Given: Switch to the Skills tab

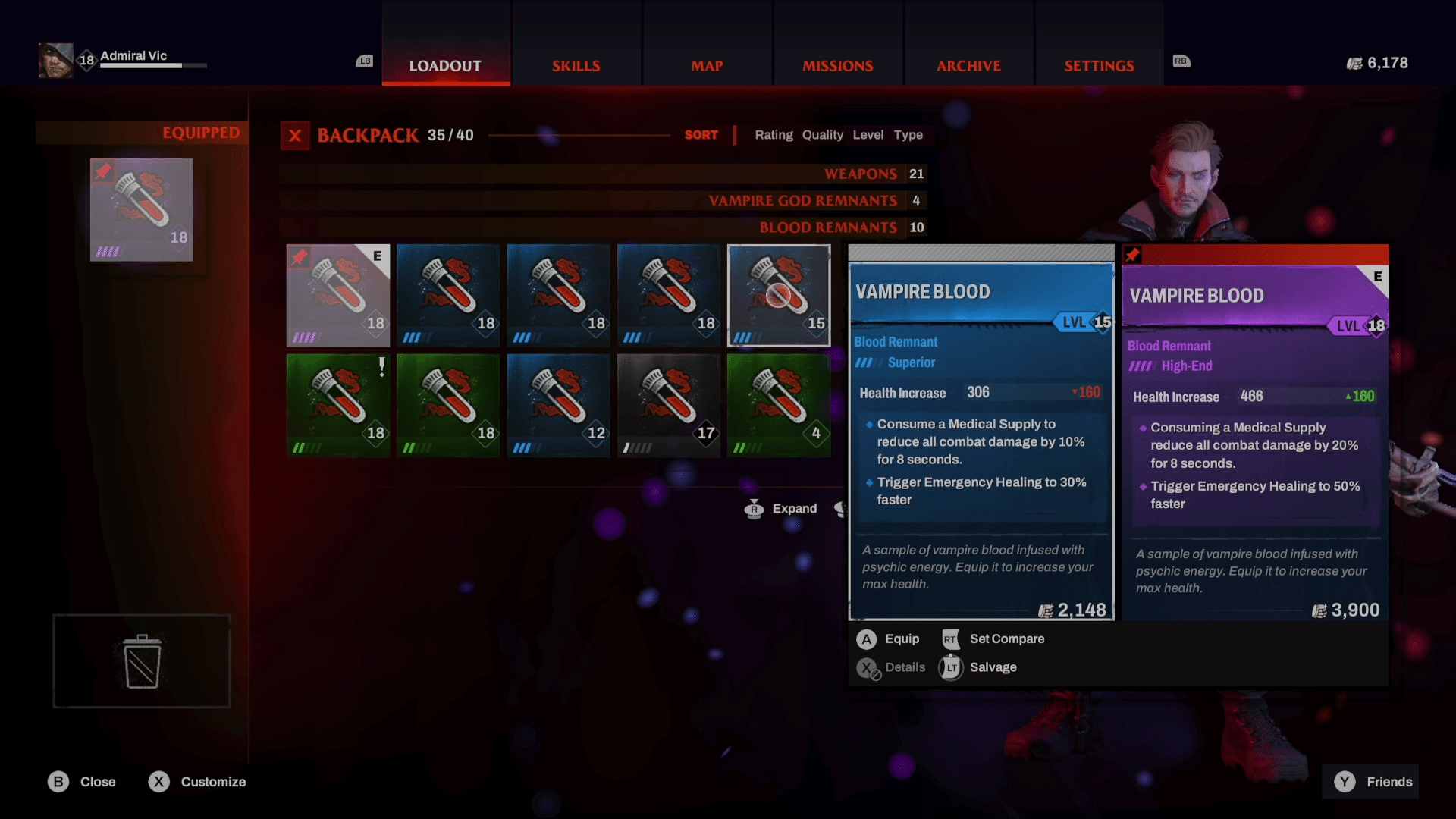Looking at the screenshot, I should coord(576,66).
